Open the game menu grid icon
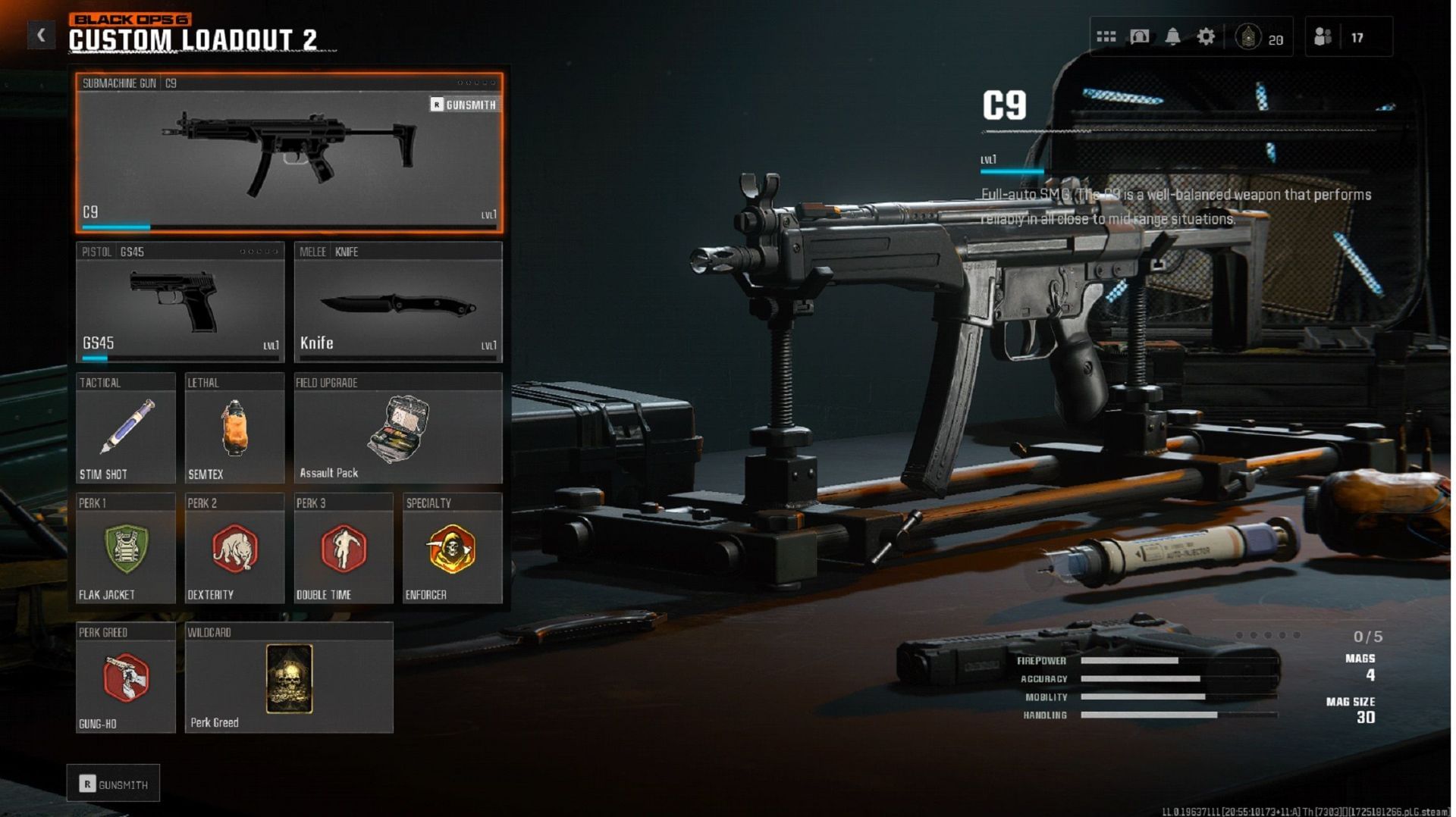This screenshot has width=1456, height=817. 1106,36
